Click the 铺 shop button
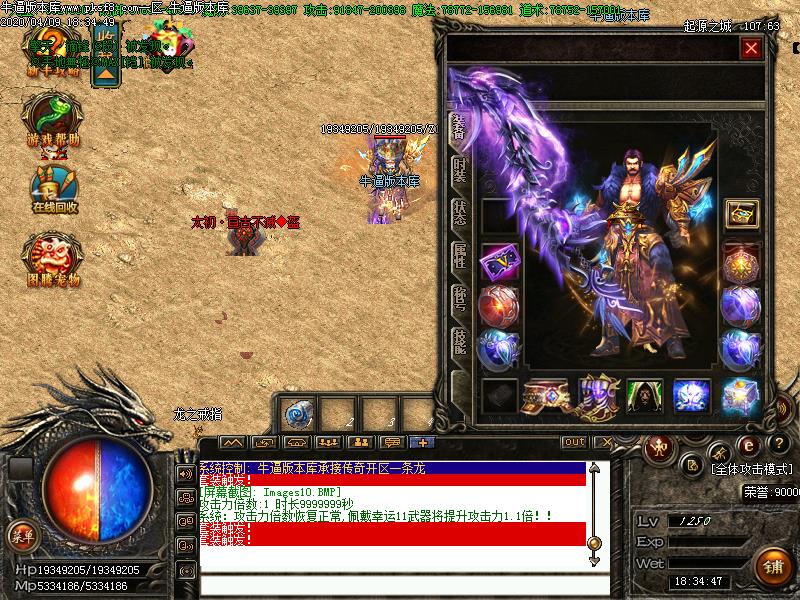The image size is (800, 600). [770, 564]
